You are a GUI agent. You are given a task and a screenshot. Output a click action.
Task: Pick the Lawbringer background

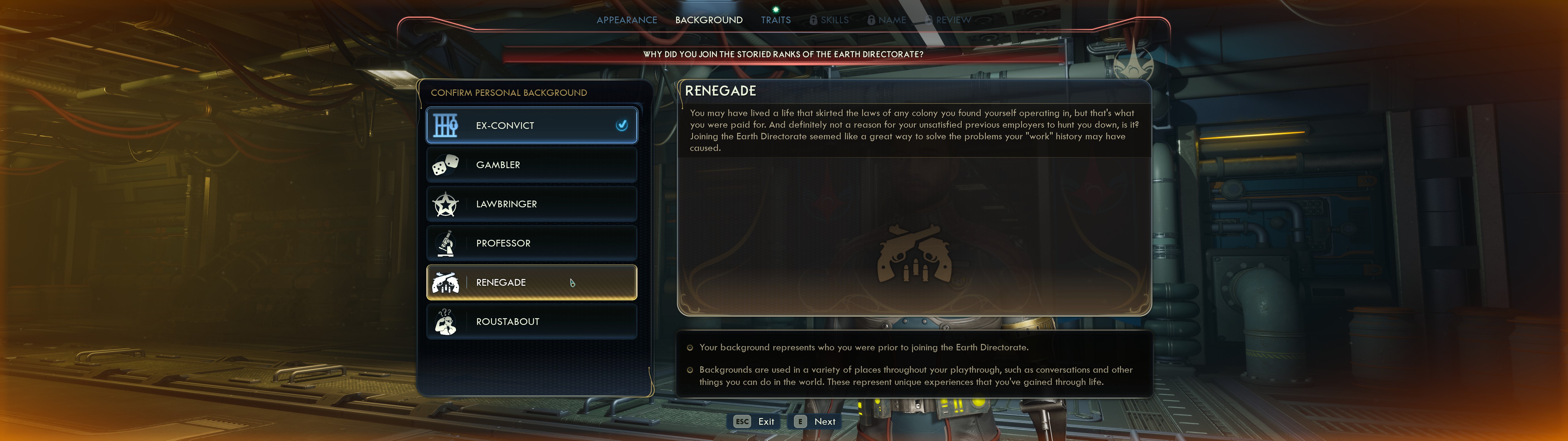pos(531,204)
